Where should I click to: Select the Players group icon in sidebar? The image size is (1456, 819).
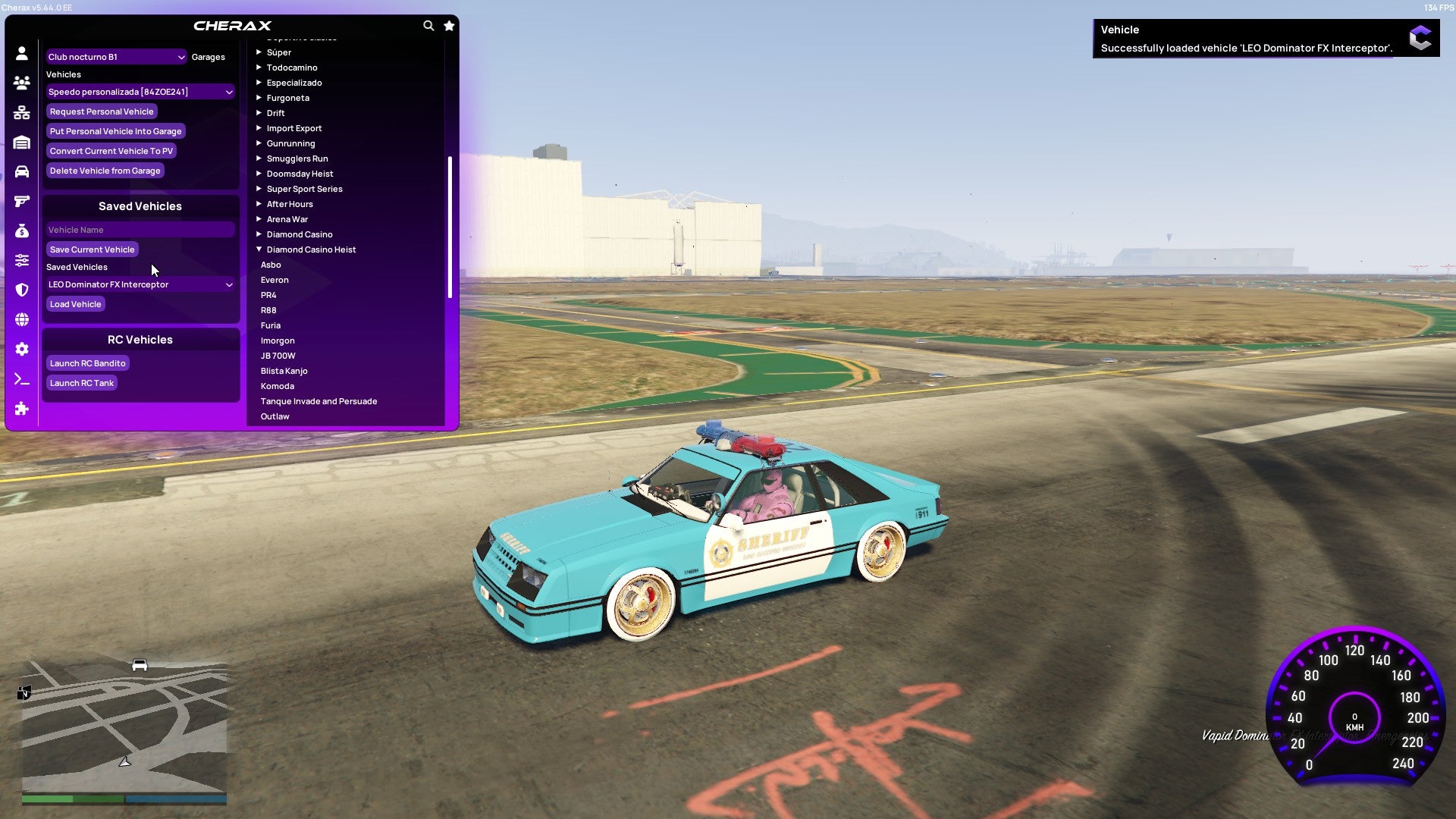tap(22, 83)
